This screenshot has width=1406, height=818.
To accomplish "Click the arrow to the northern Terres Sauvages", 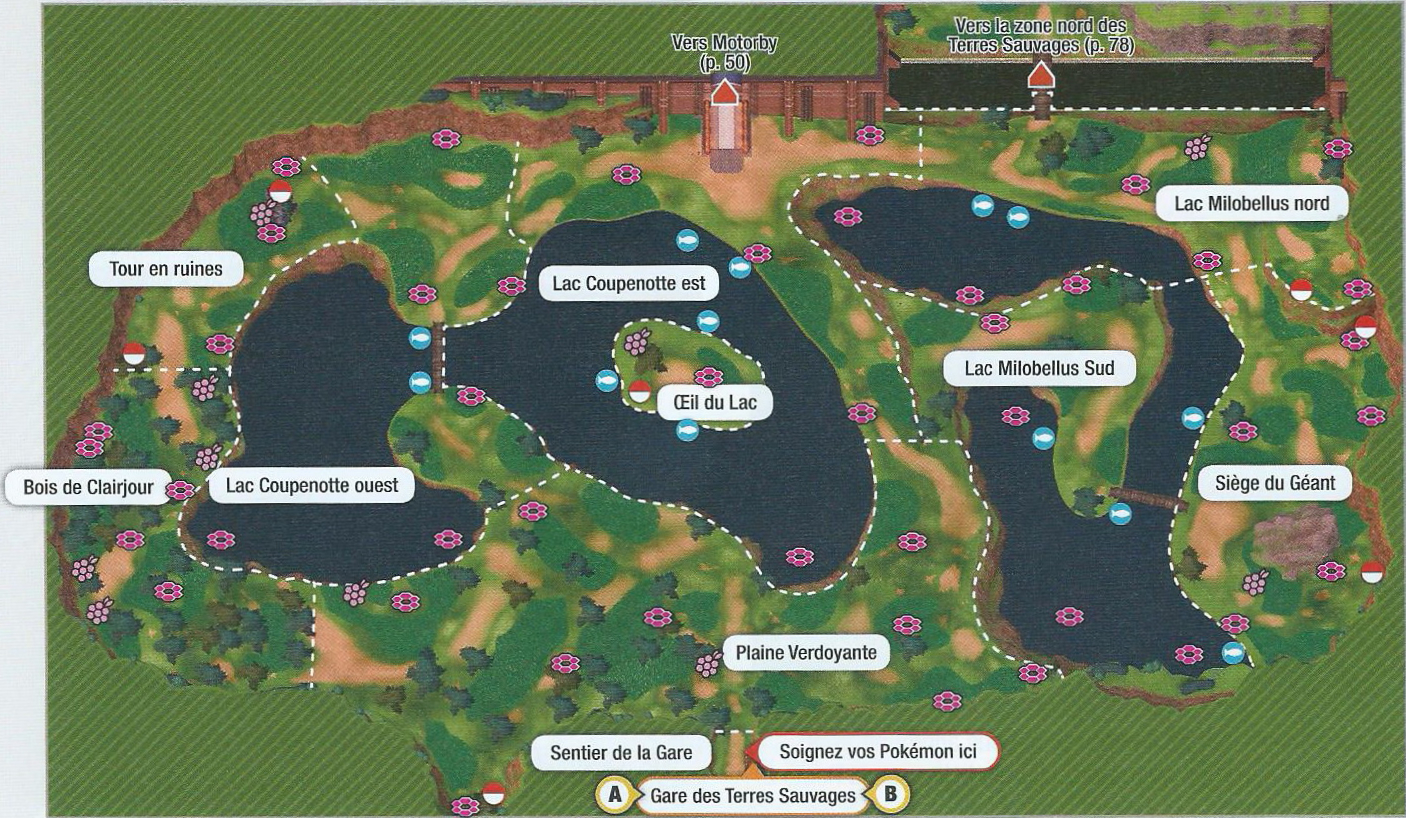I will (x=1041, y=74).
